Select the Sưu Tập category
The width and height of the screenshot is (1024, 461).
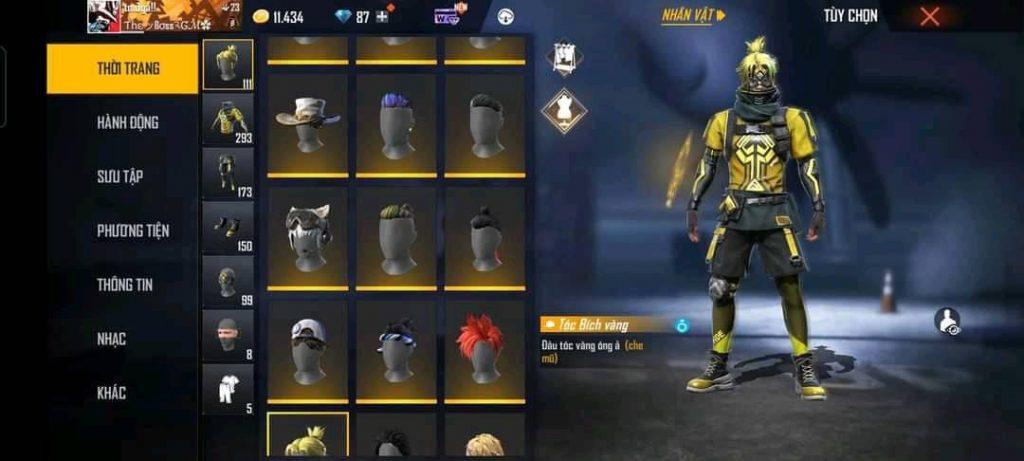tap(119, 177)
